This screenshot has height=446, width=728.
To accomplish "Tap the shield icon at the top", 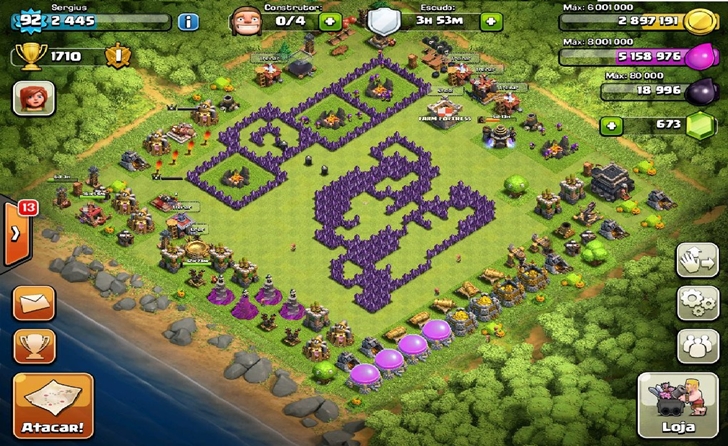I will [x=382, y=19].
